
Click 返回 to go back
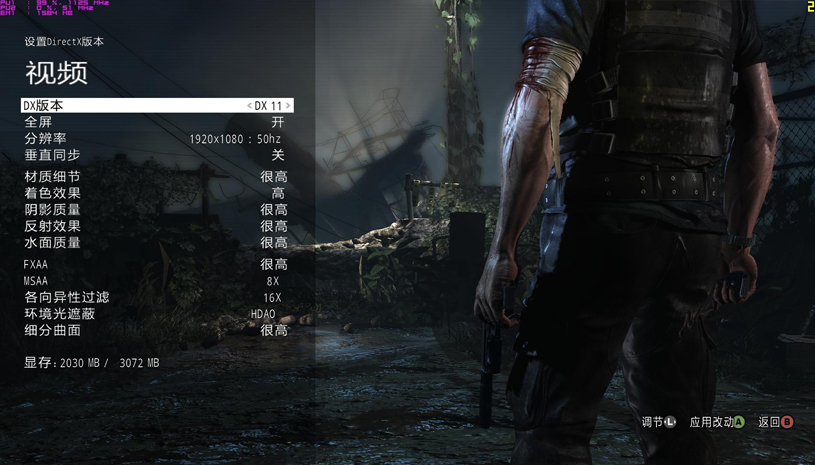[775, 422]
